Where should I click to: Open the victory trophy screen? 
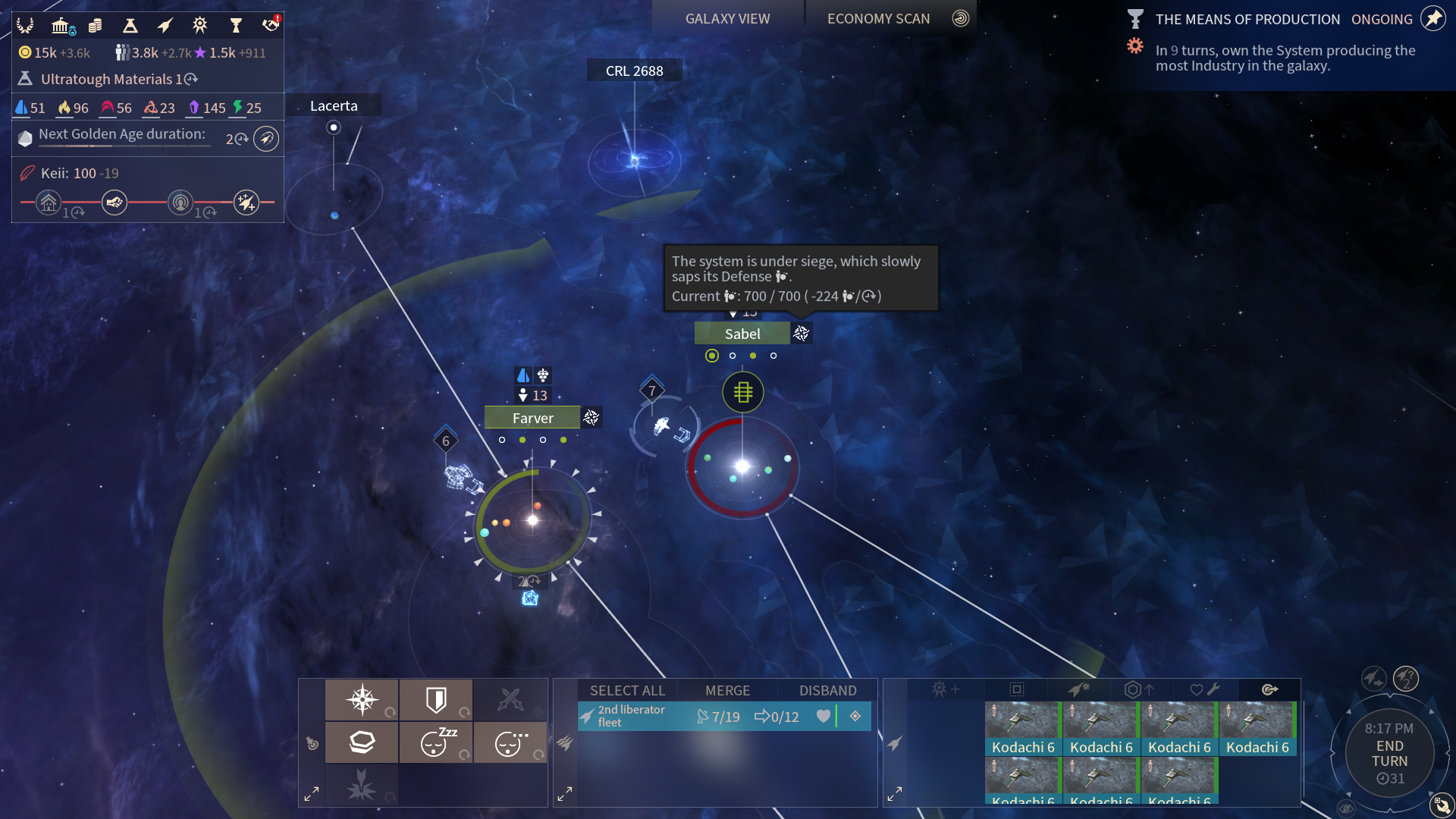click(x=236, y=26)
